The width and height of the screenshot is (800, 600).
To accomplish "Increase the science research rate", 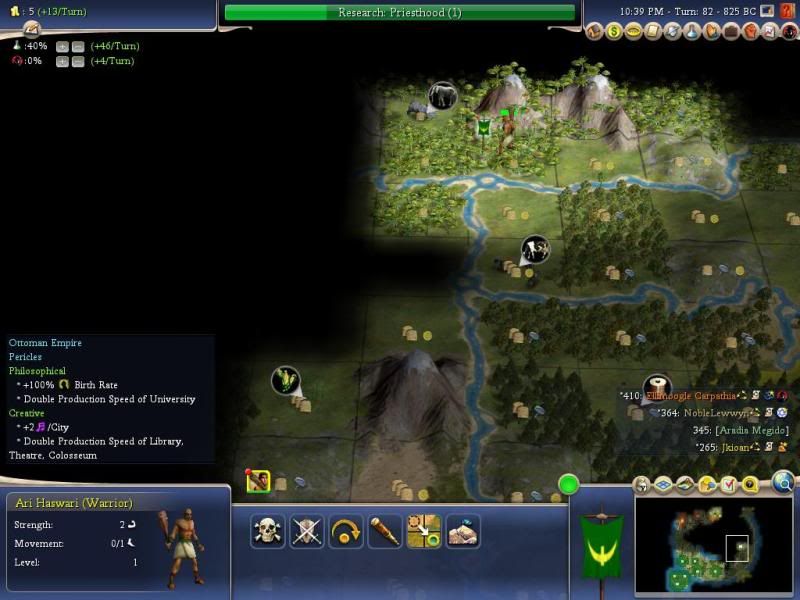I will tap(62, 47).
